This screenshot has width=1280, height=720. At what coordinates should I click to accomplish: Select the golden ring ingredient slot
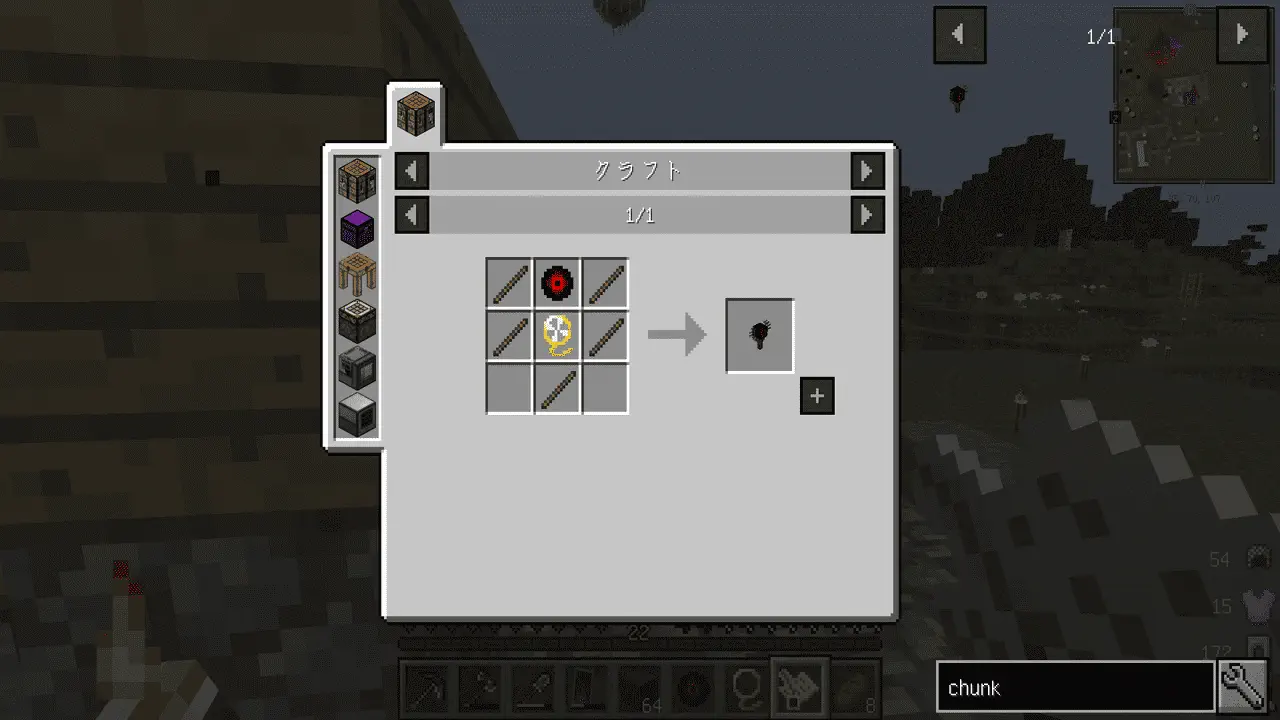pyautogui.click(x=557, y=335)
